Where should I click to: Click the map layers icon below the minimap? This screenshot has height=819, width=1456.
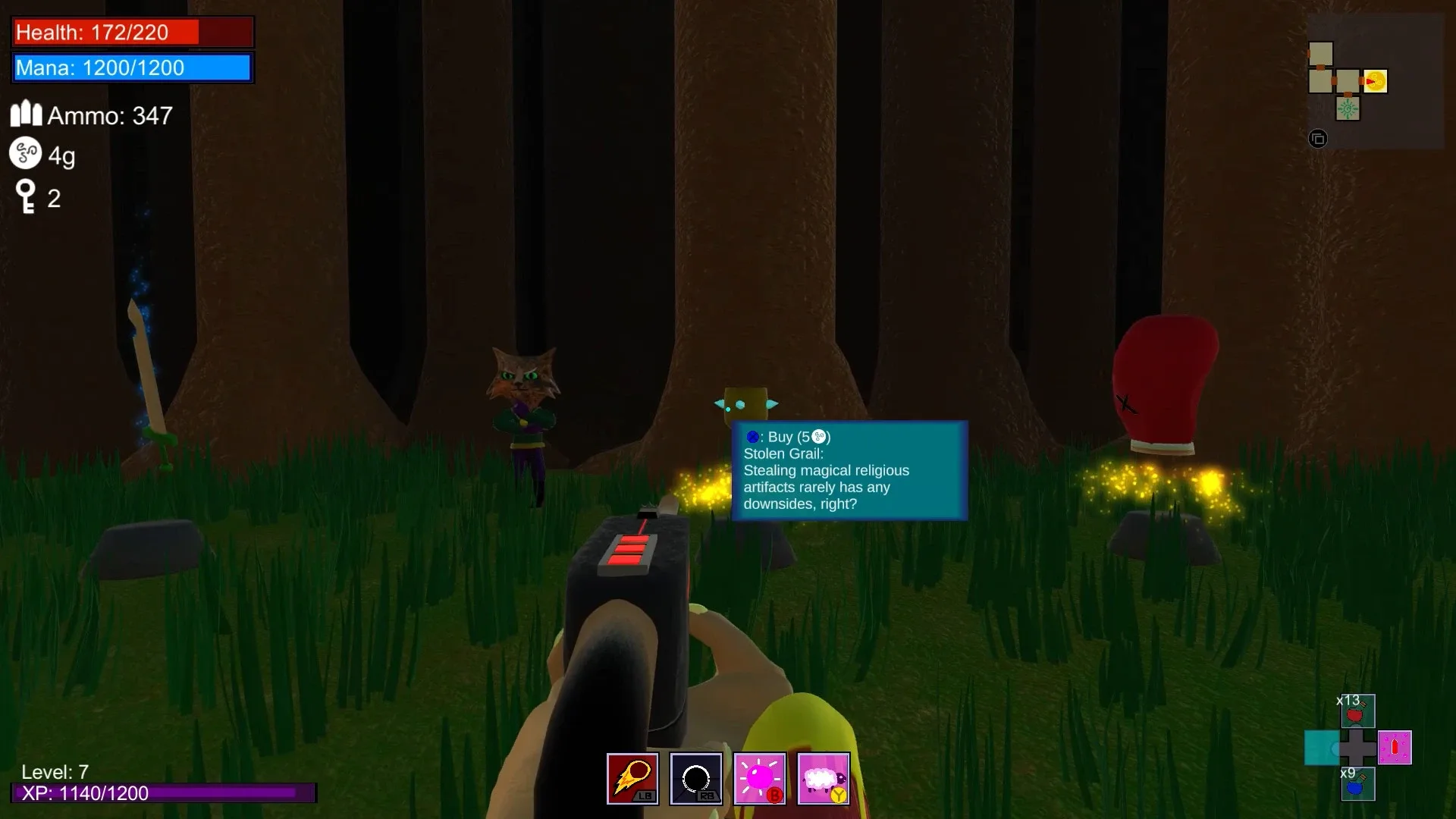coord(1318,138)
